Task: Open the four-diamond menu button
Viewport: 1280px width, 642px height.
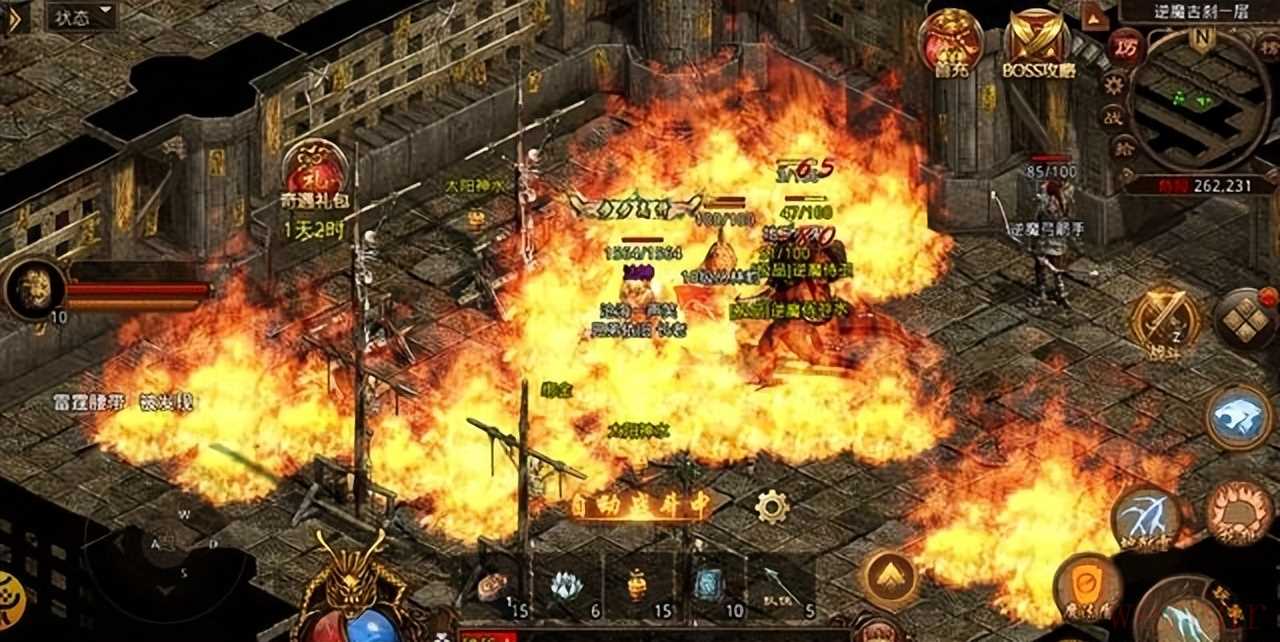Action: [x=1245, y=320]
